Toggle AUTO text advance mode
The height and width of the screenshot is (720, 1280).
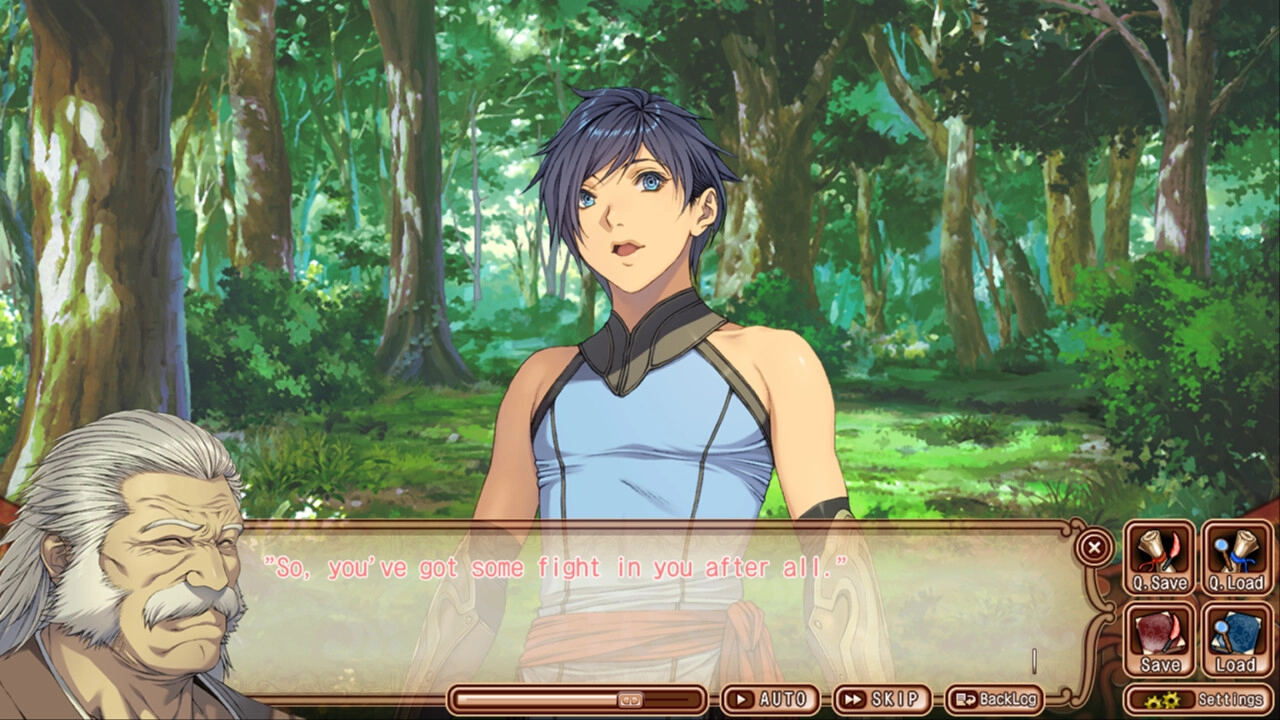coord(769,699)
